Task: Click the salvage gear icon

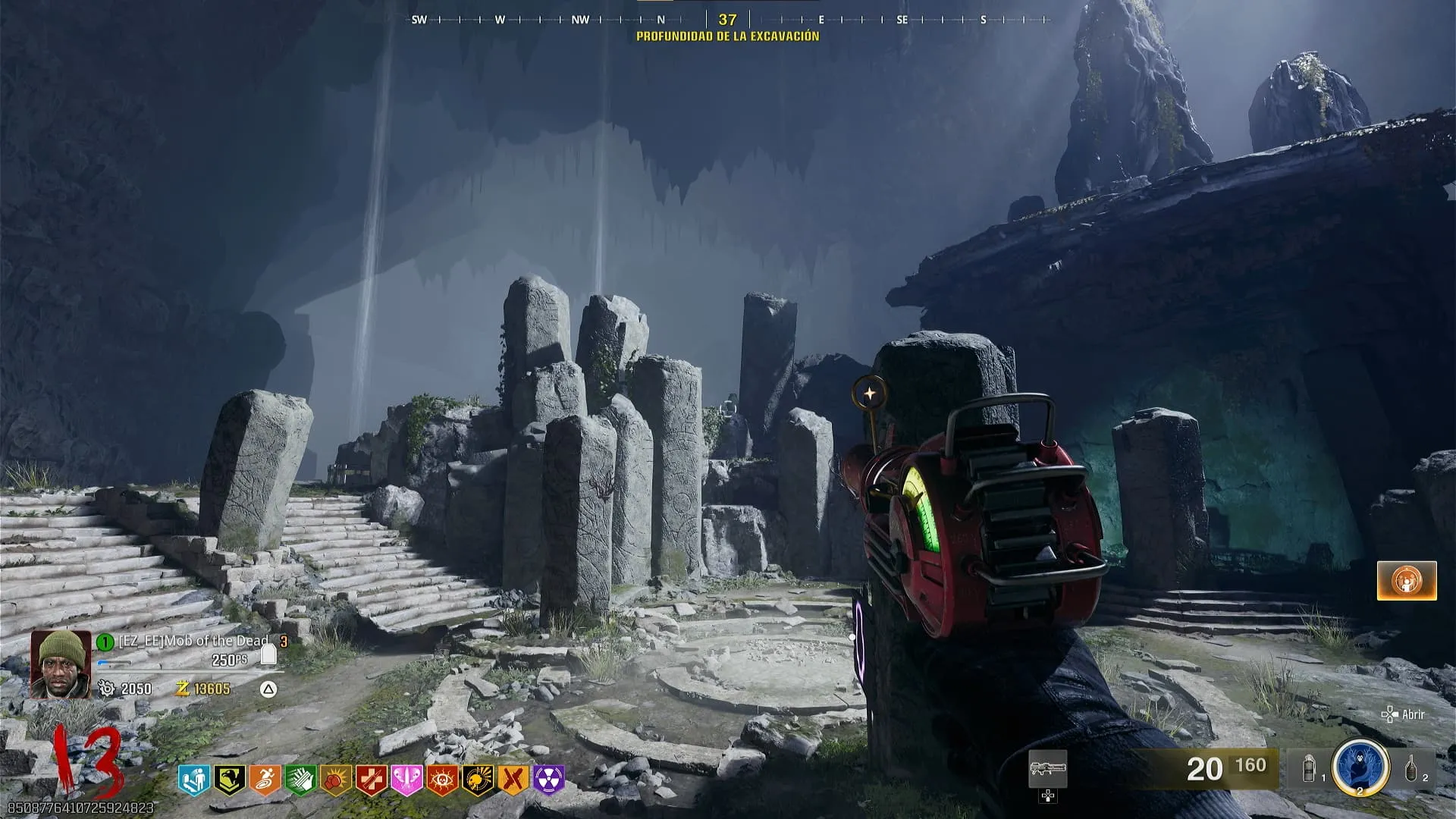Action: pos(107,689)
